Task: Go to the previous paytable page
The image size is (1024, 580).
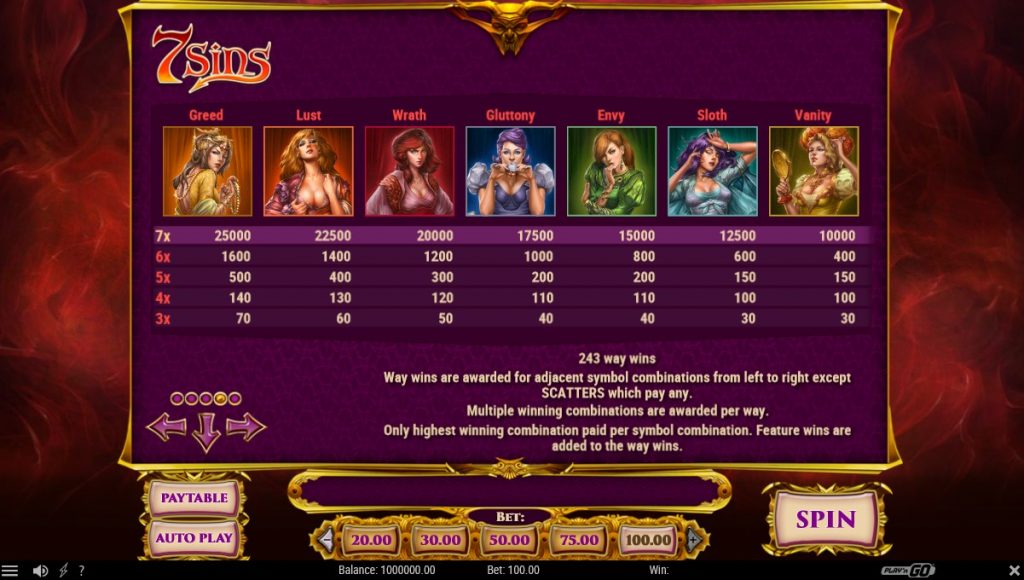Action: pyautogui.click(x=166, y=427)
